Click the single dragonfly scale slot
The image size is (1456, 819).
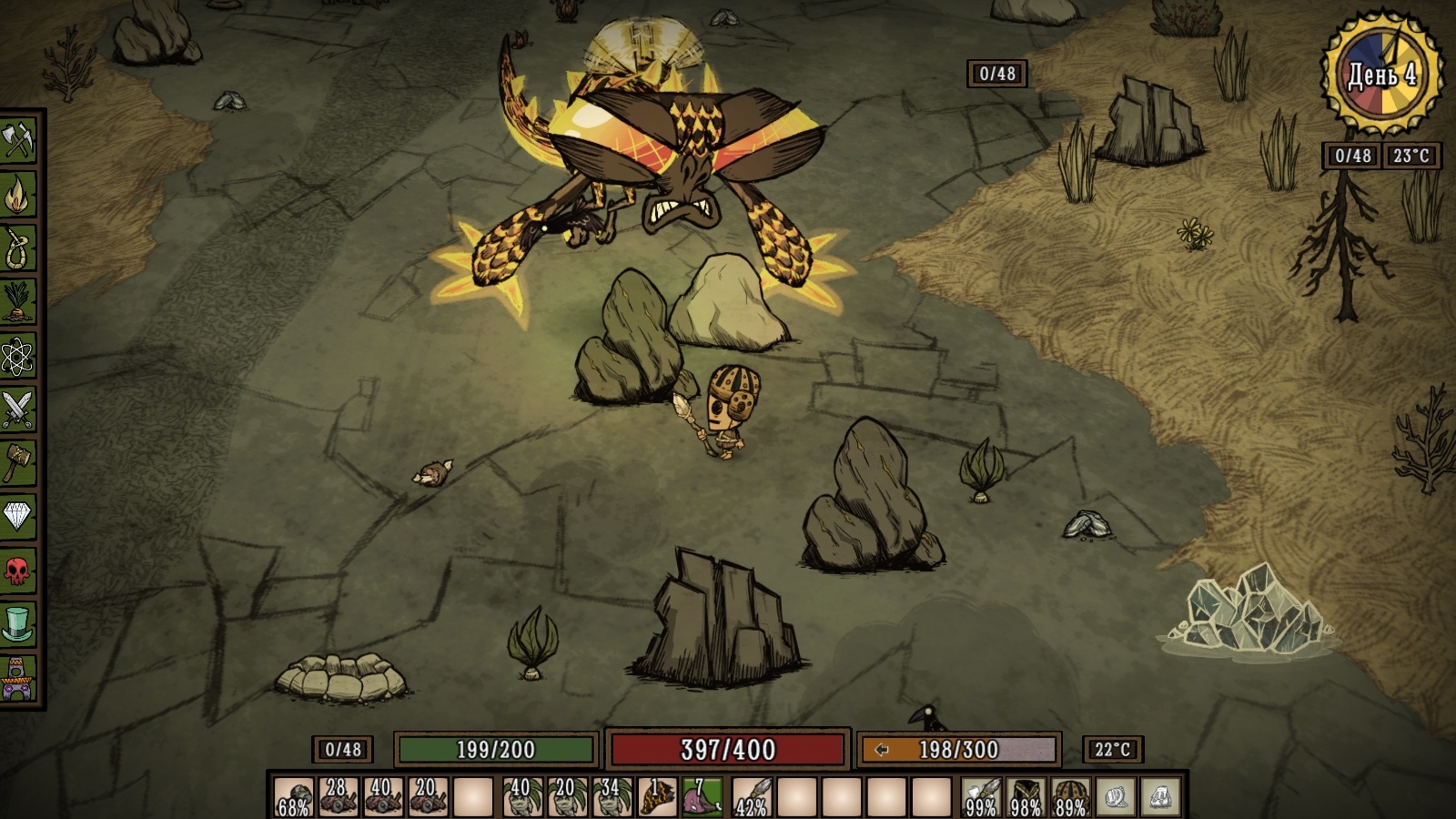(x=656, y=796)
